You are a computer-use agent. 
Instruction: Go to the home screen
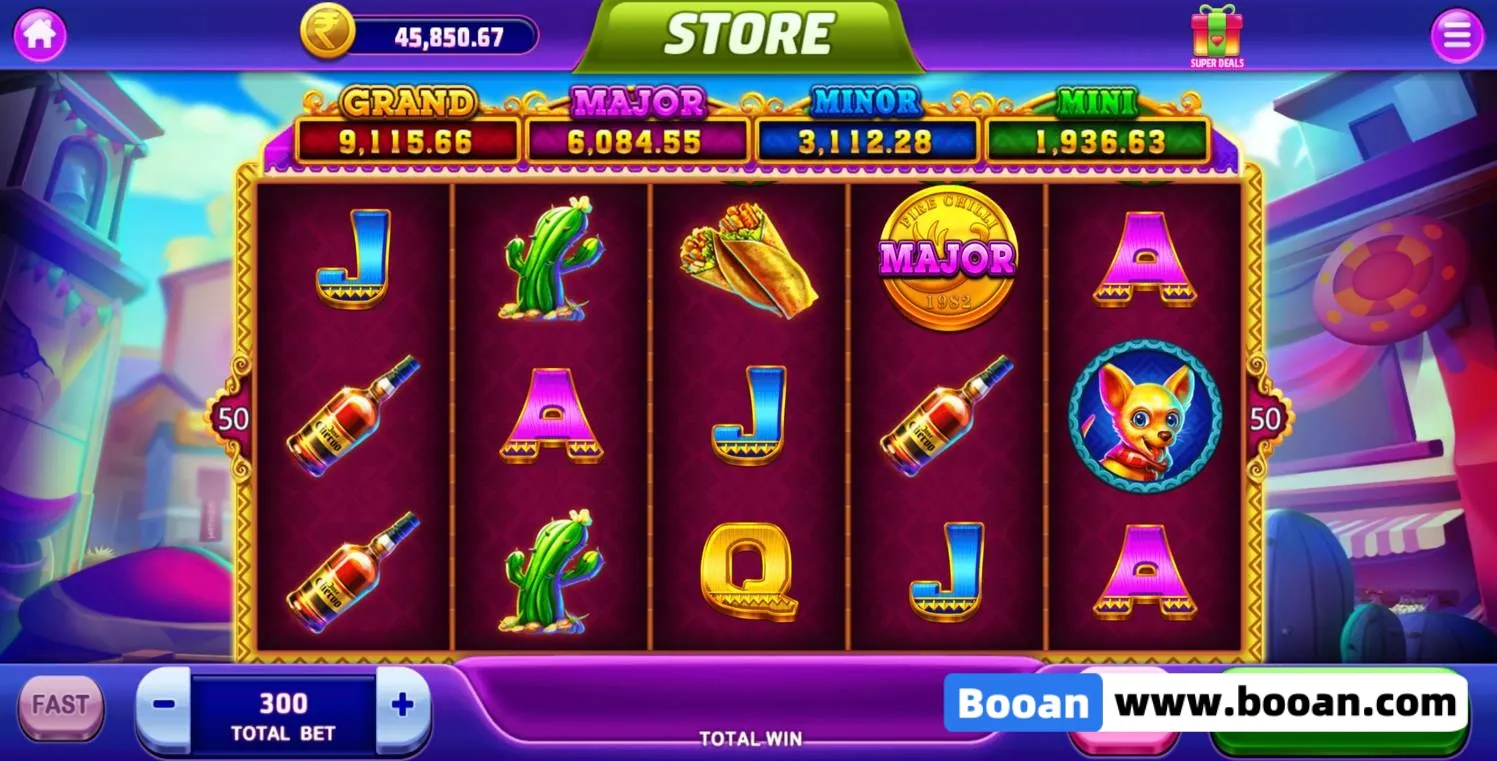(x=39, y=35)
